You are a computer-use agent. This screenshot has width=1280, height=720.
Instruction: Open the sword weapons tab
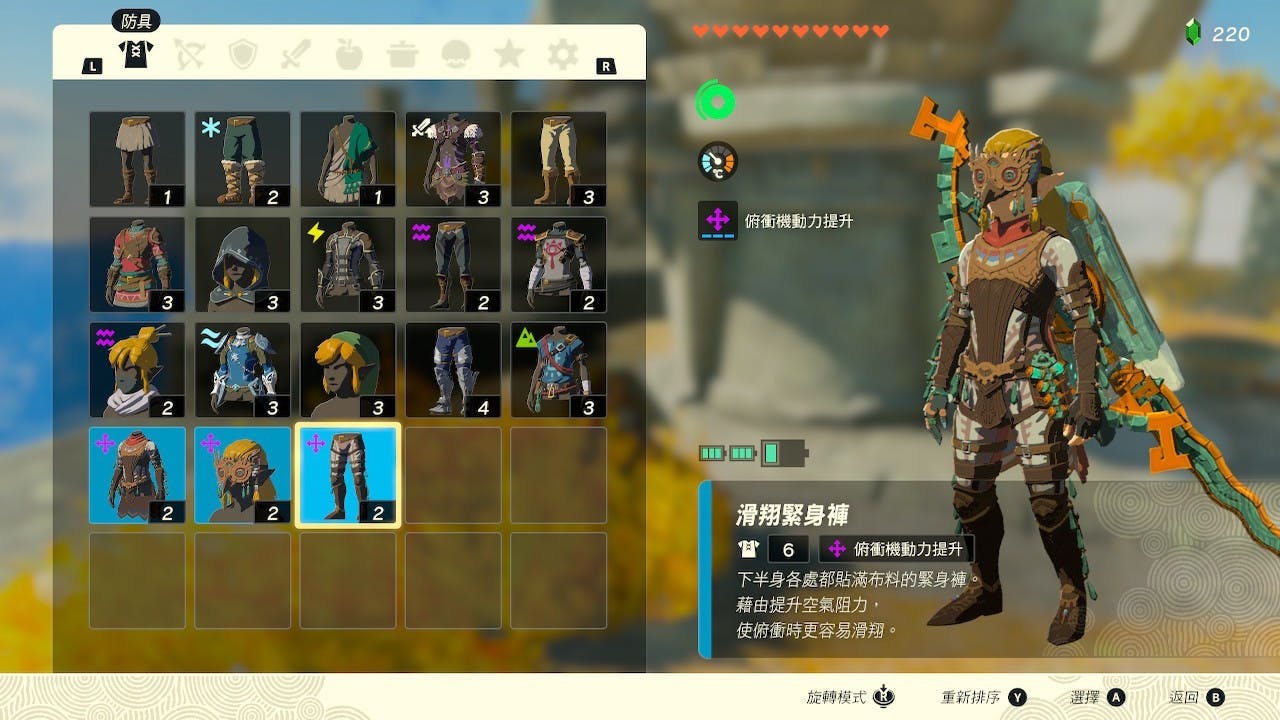296,54
